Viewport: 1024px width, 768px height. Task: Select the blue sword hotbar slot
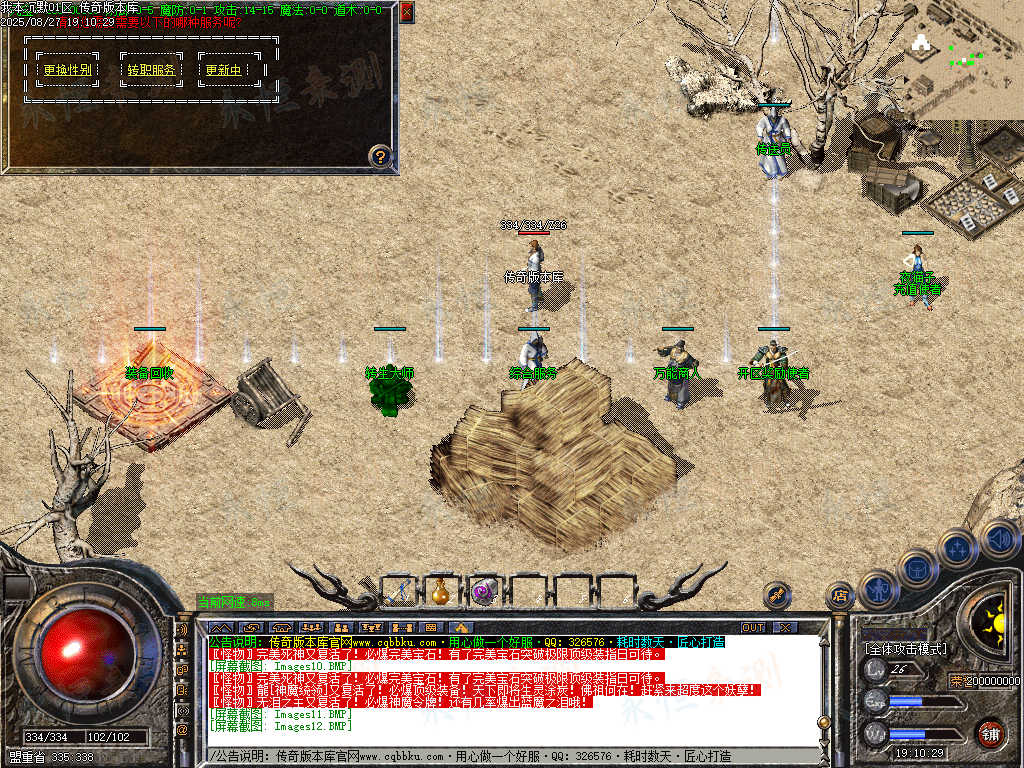click(398, 591)
